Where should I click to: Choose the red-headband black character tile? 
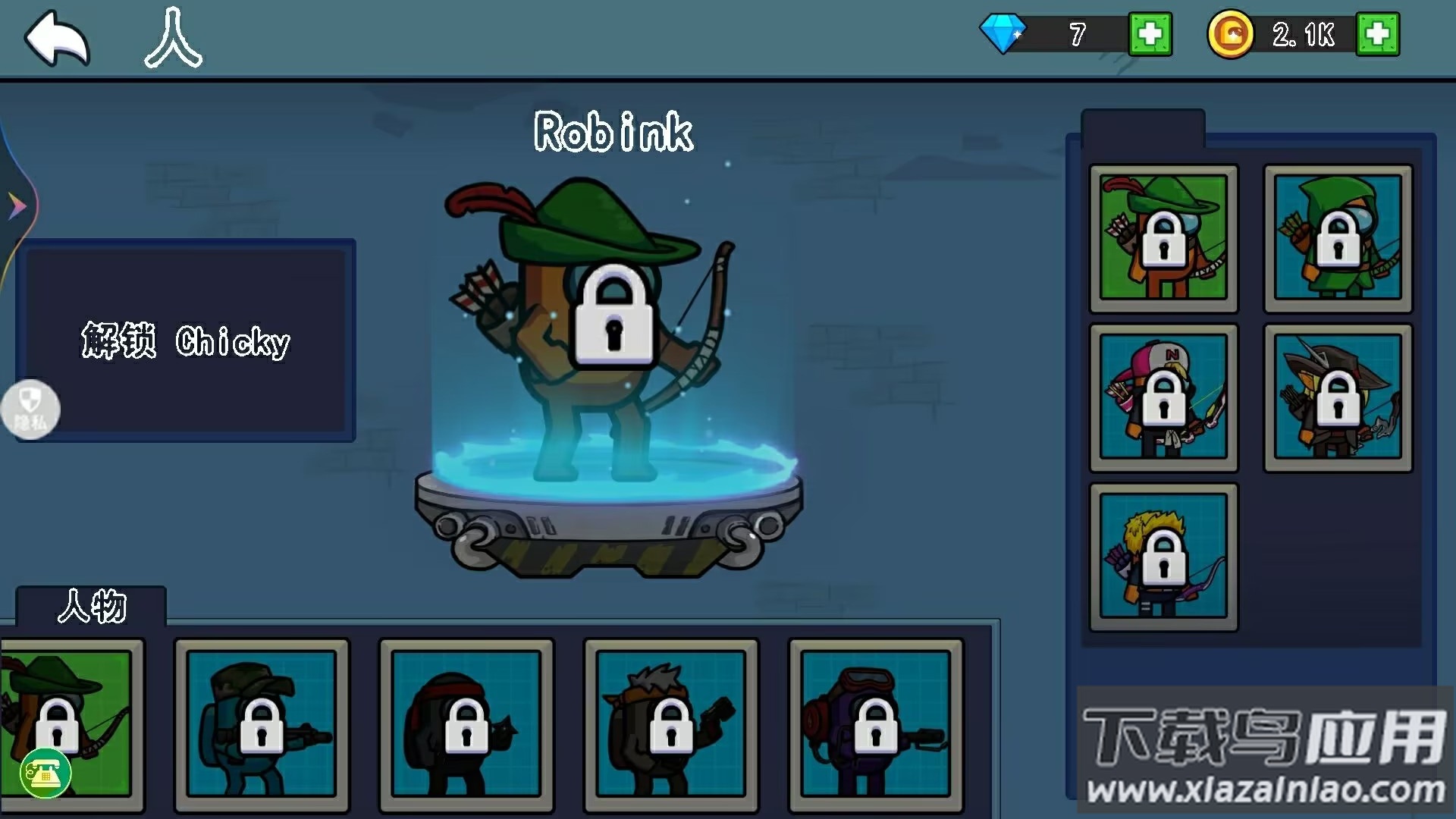coord(466,724)
